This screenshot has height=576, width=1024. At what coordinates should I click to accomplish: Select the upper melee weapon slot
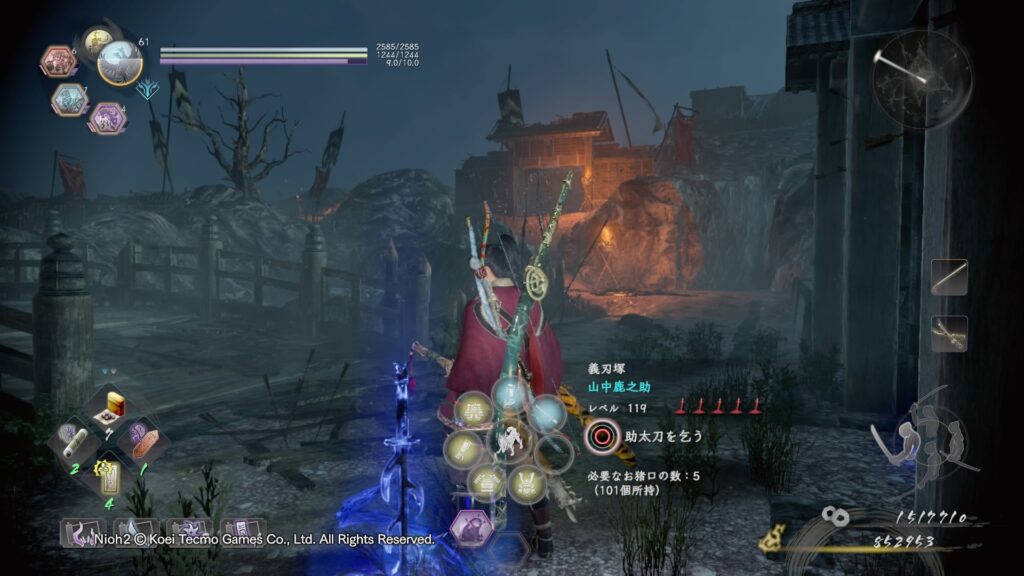tap(949, 277)
